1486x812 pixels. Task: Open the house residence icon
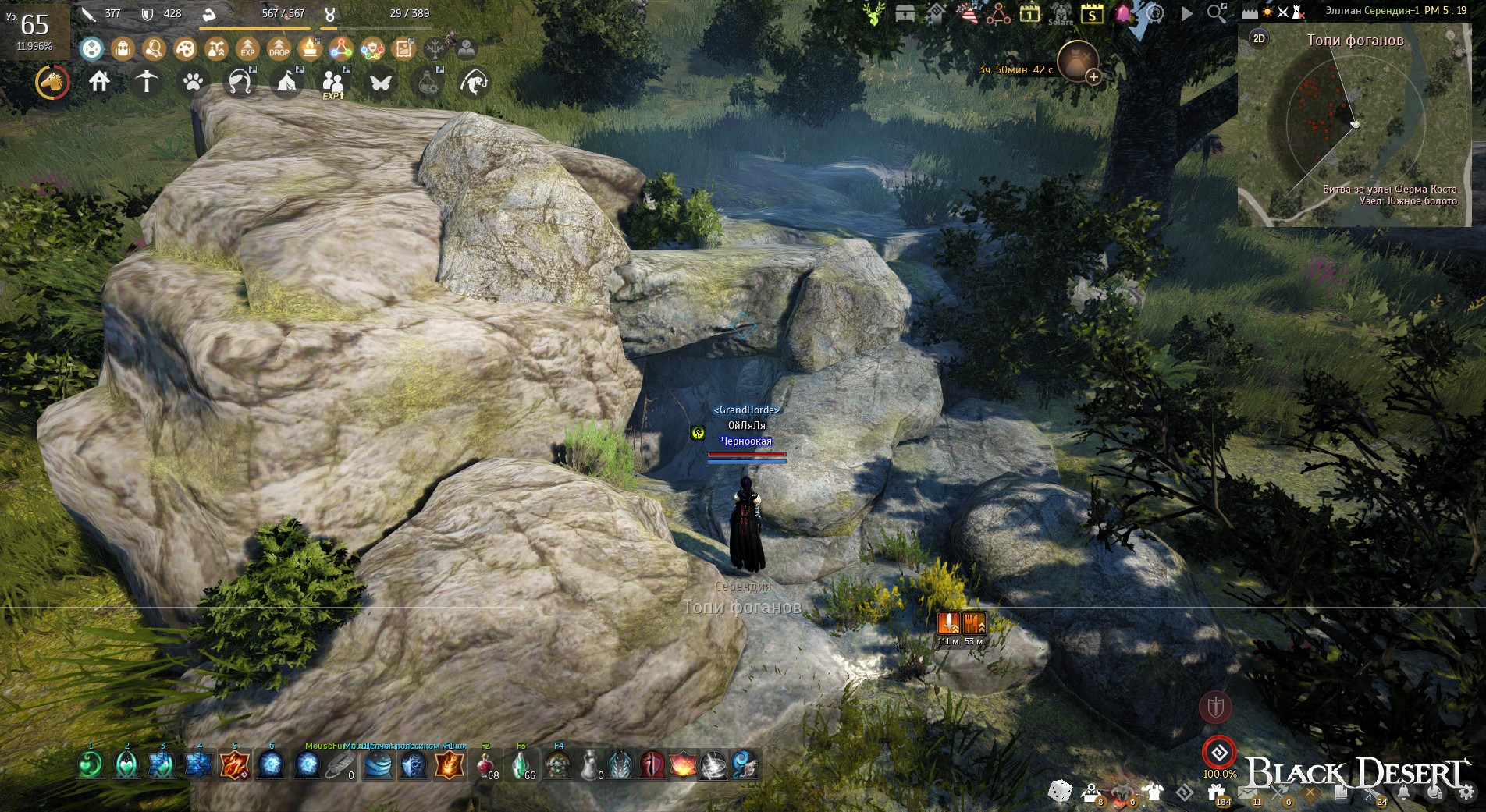click(99, 81)
